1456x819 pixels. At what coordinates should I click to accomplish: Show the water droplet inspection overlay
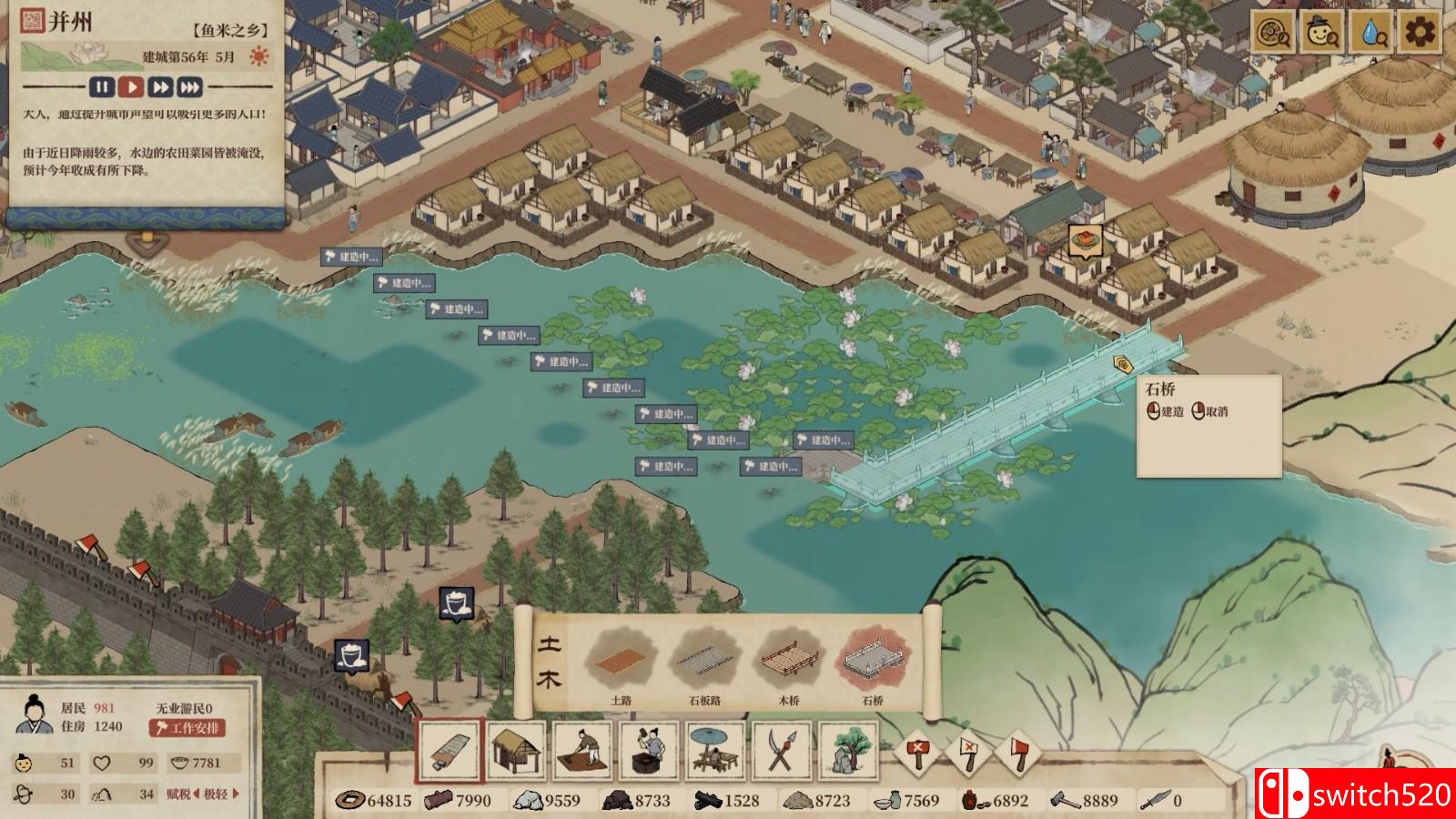coord(1370,35)
